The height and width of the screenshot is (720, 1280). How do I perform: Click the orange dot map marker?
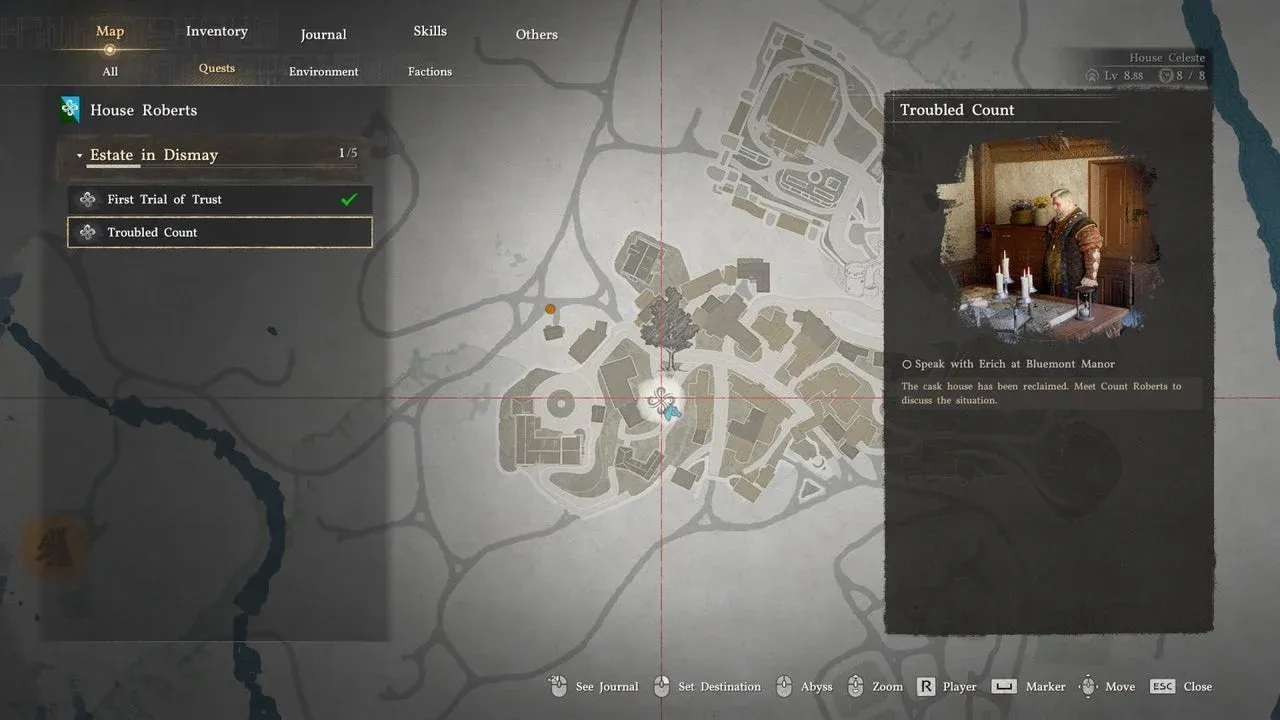tap(550, 310)
